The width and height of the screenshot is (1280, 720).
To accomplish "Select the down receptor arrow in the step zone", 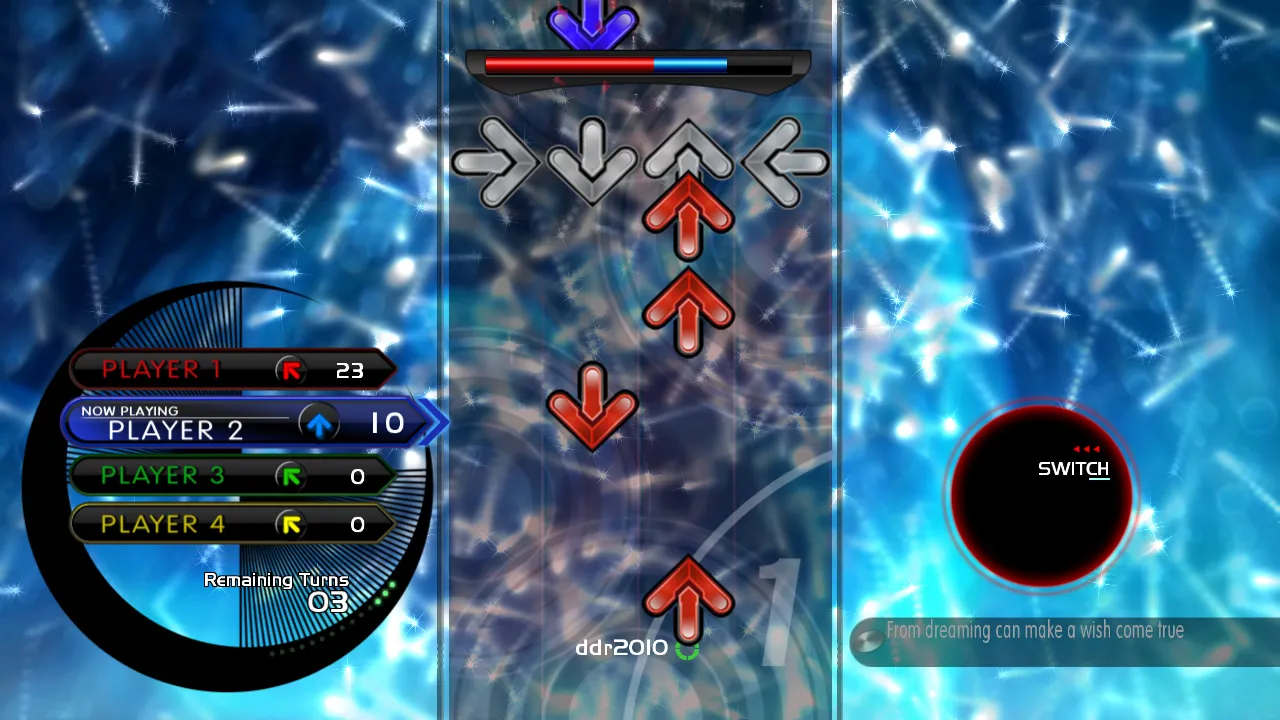I will 592,160.
